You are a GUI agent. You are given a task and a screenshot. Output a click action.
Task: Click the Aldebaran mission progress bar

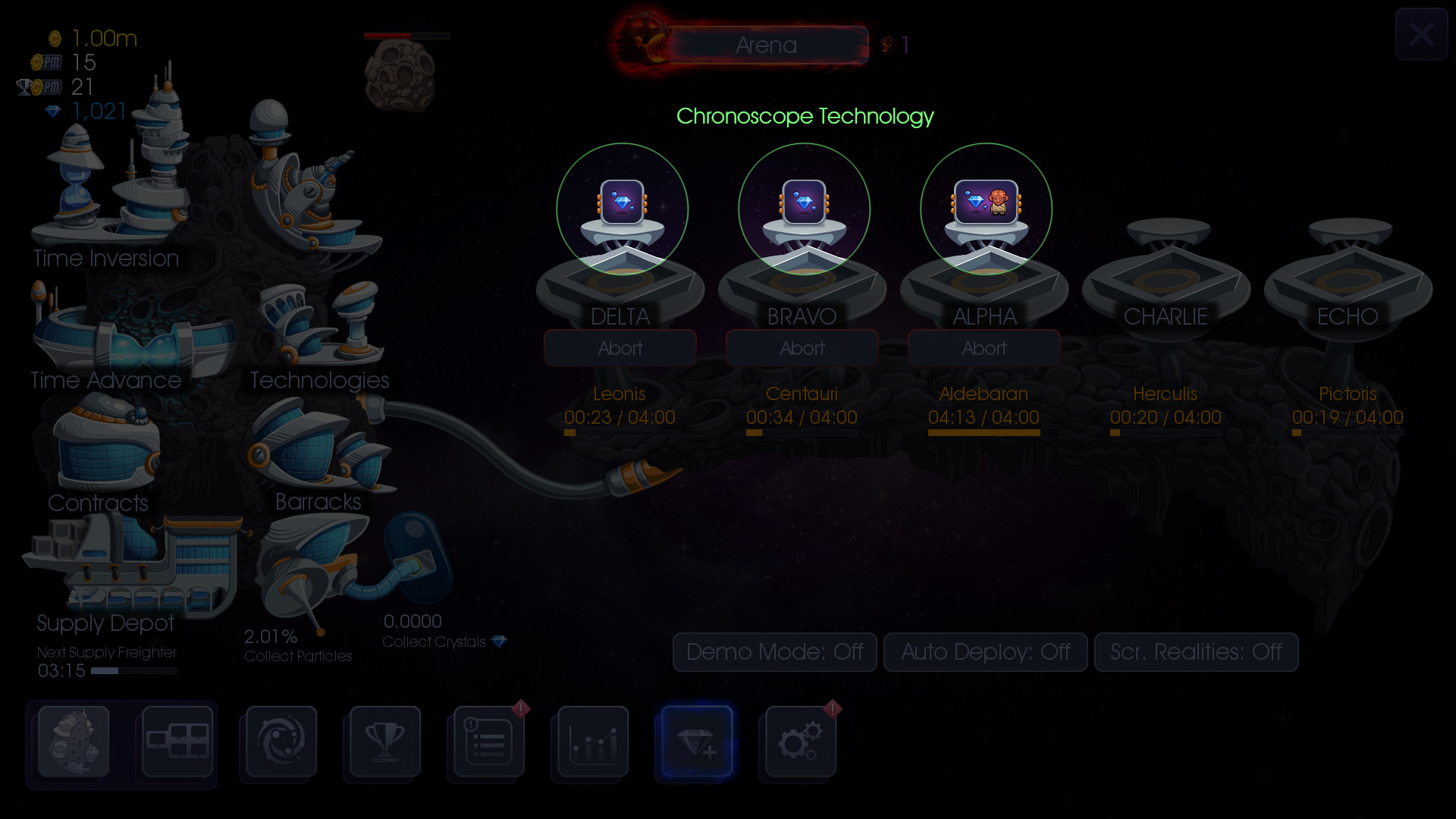pyautogui.click(x=984, y=432)
